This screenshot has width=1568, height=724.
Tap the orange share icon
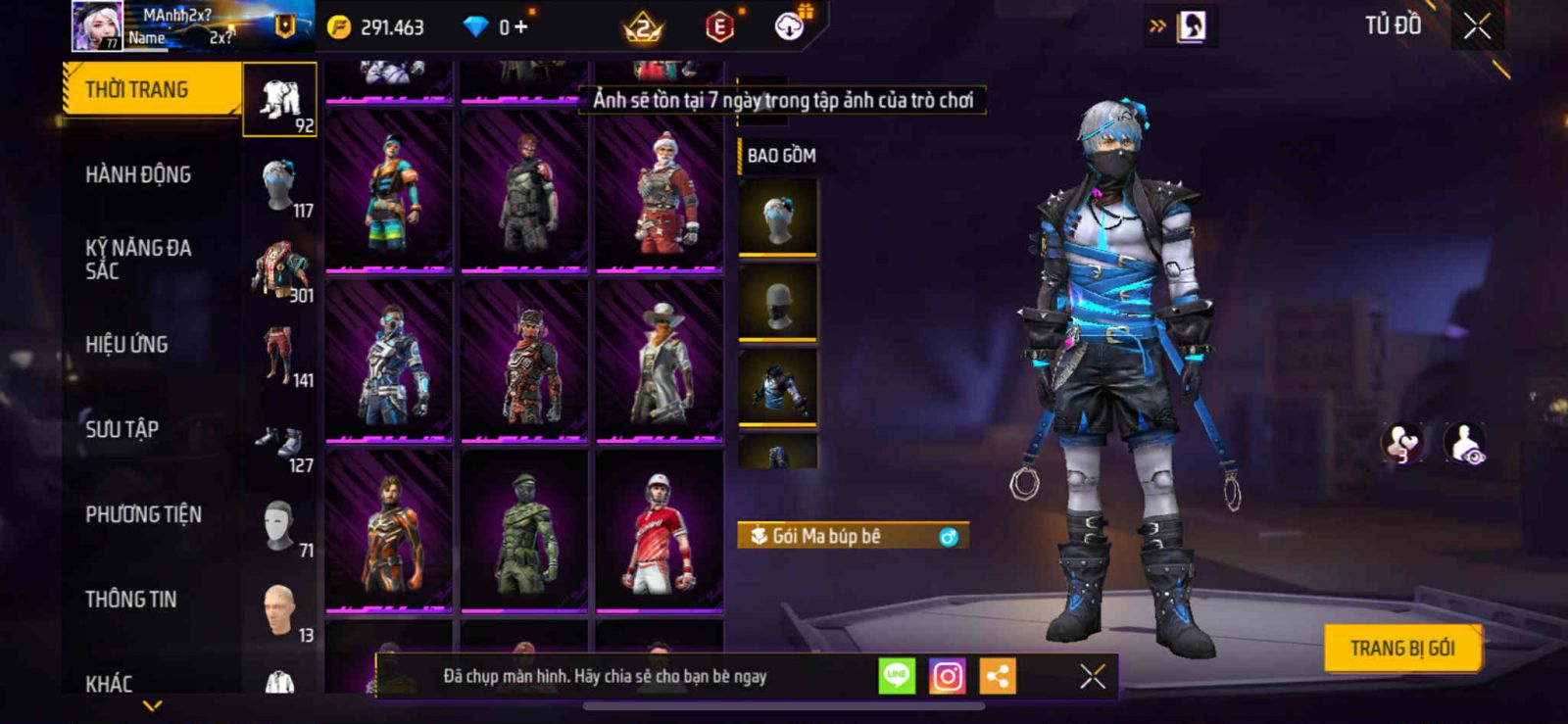click(x=998, y=676)
